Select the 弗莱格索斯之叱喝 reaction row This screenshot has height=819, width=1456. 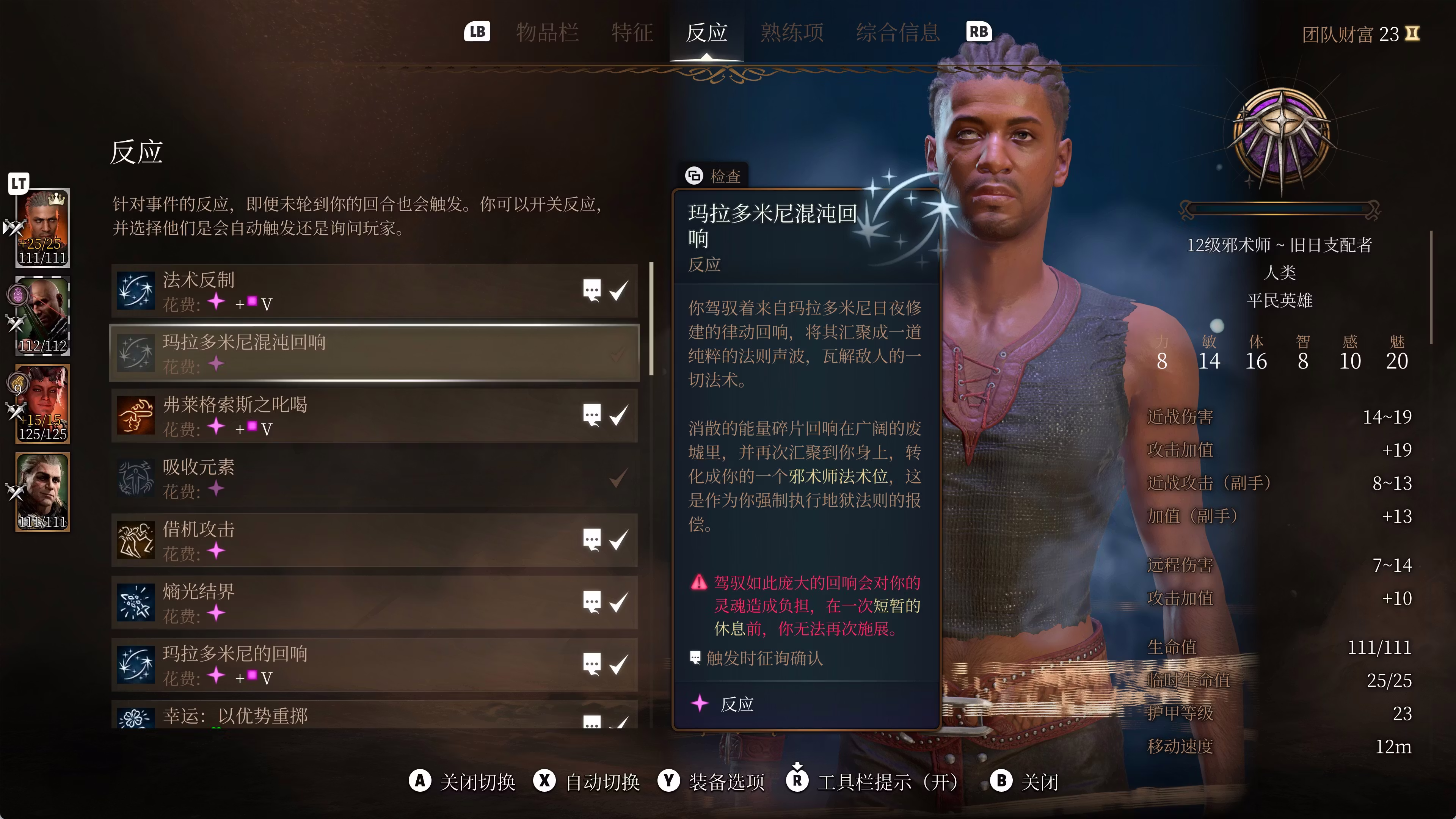[339, 416]
